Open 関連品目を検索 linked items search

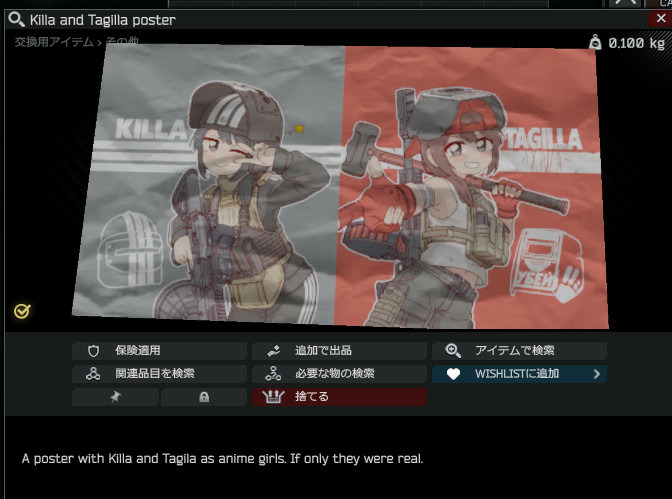(159, 374)
